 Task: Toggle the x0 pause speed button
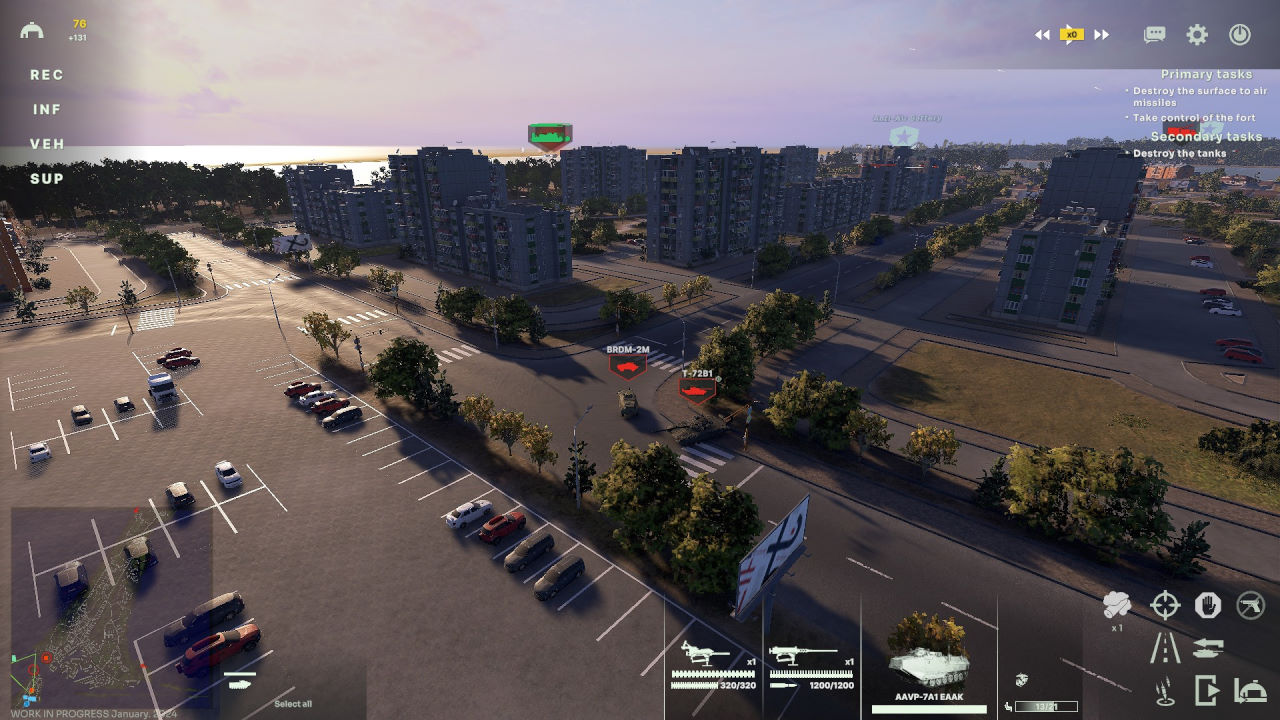[x=1071, y=35]
